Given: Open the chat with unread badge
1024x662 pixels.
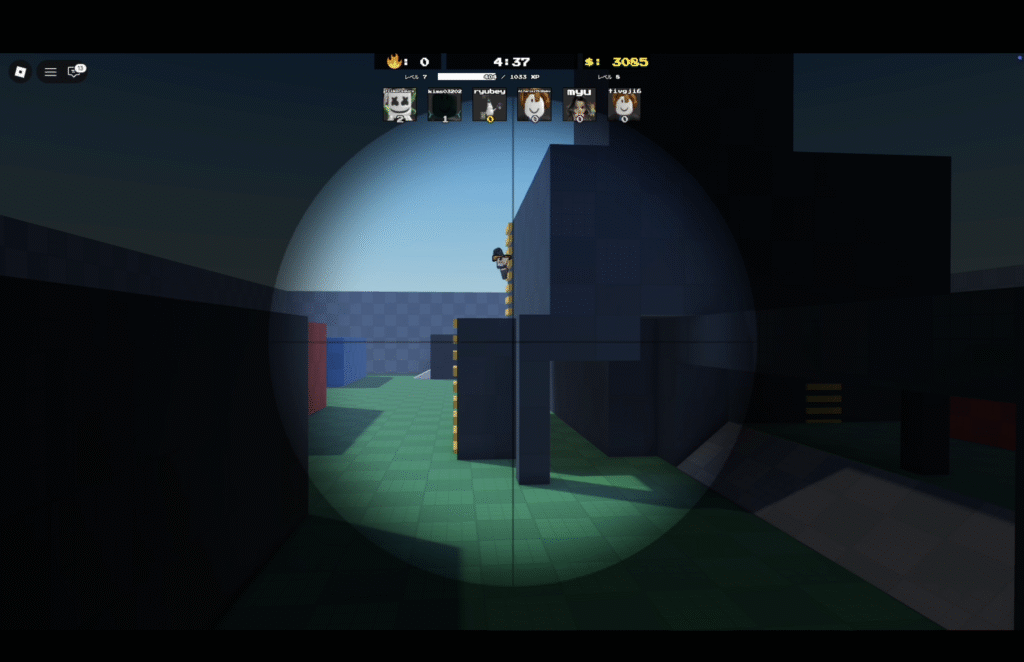Looking at the screenshot, I should 74,72.
